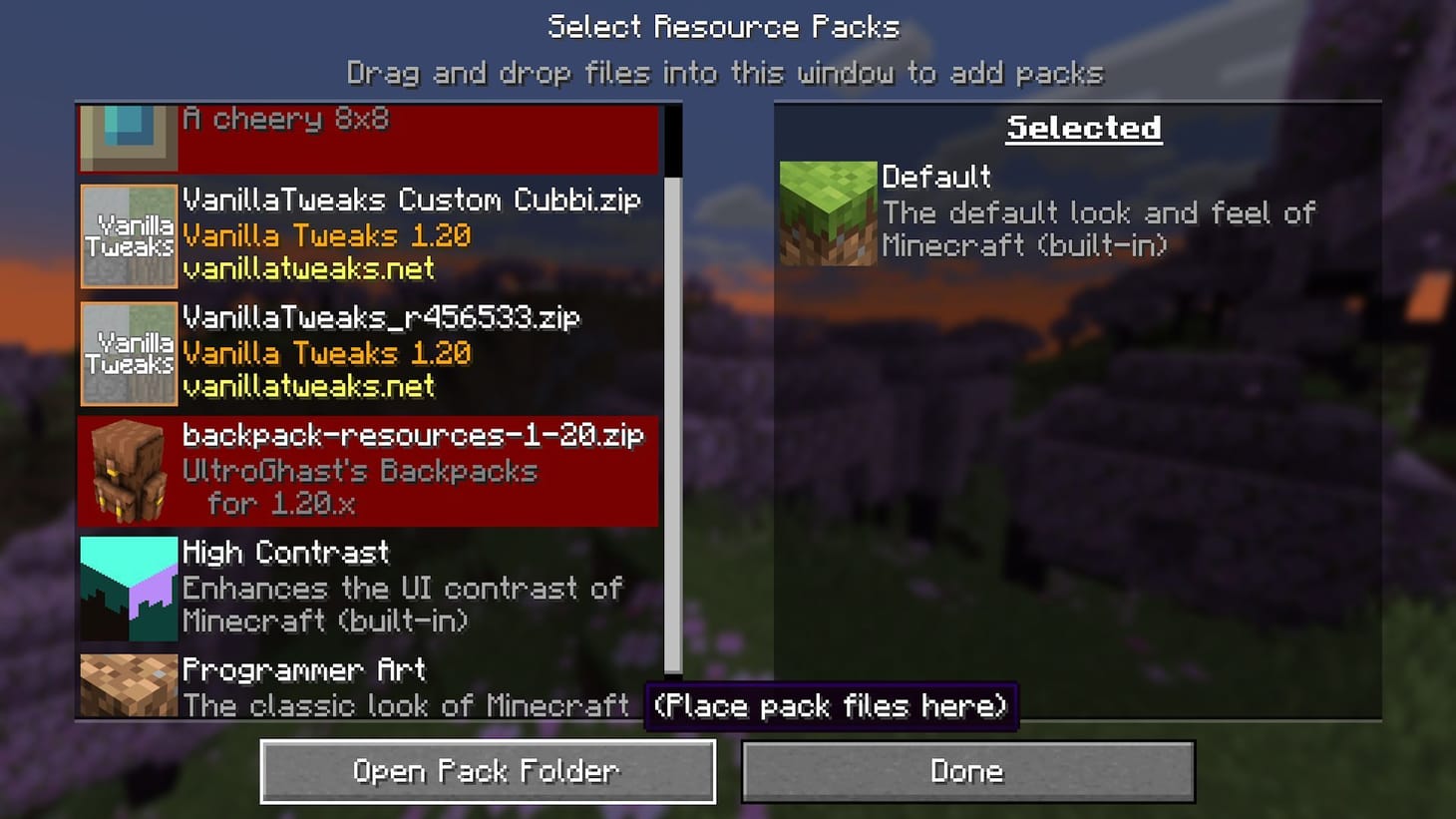1456x819 pixels.
Task: Click the backpack-resources illager head icon
Action: pyautogui.click(x=128, y=471)
